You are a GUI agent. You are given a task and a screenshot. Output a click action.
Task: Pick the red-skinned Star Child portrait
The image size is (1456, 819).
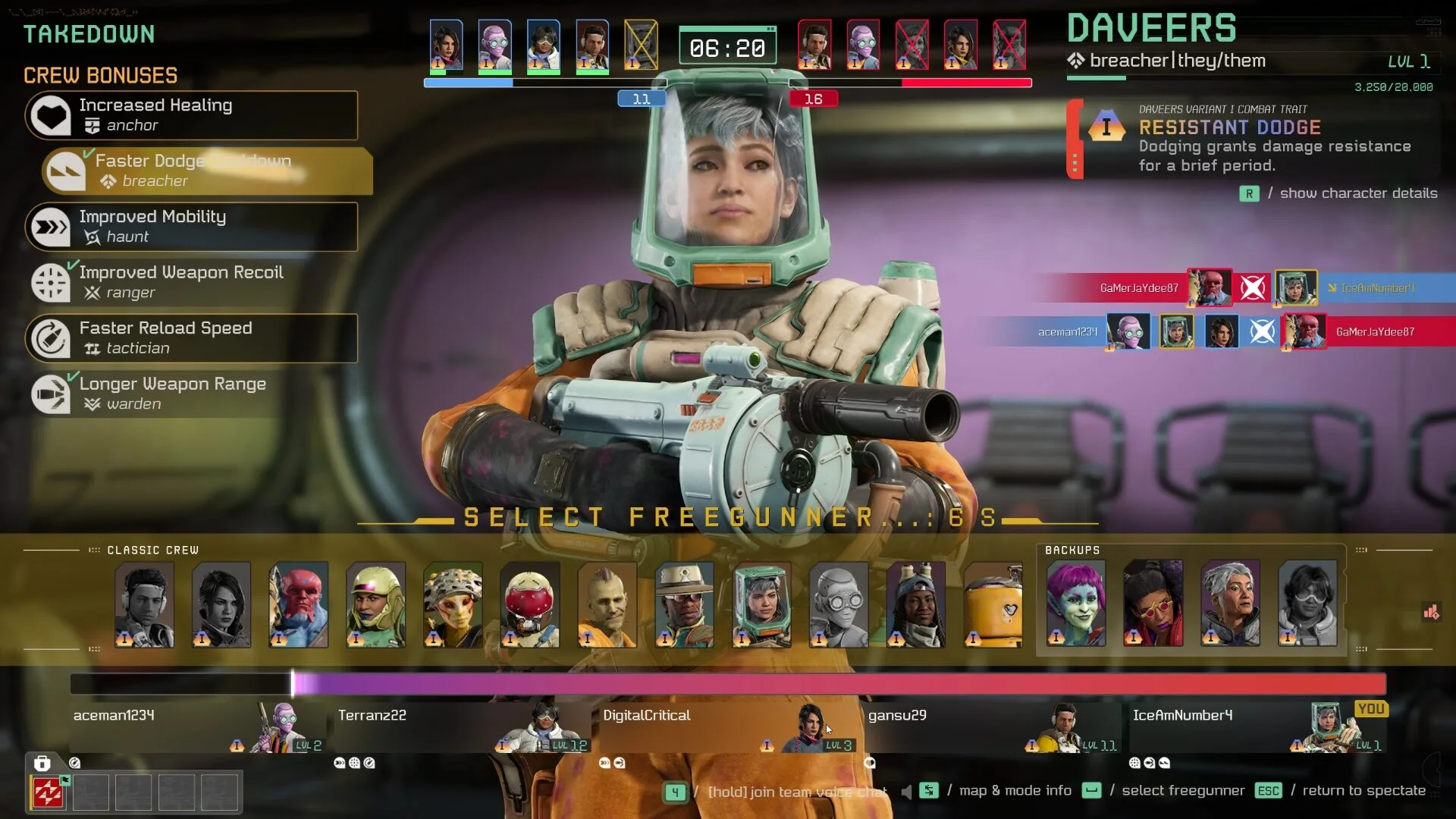(298, 604)
